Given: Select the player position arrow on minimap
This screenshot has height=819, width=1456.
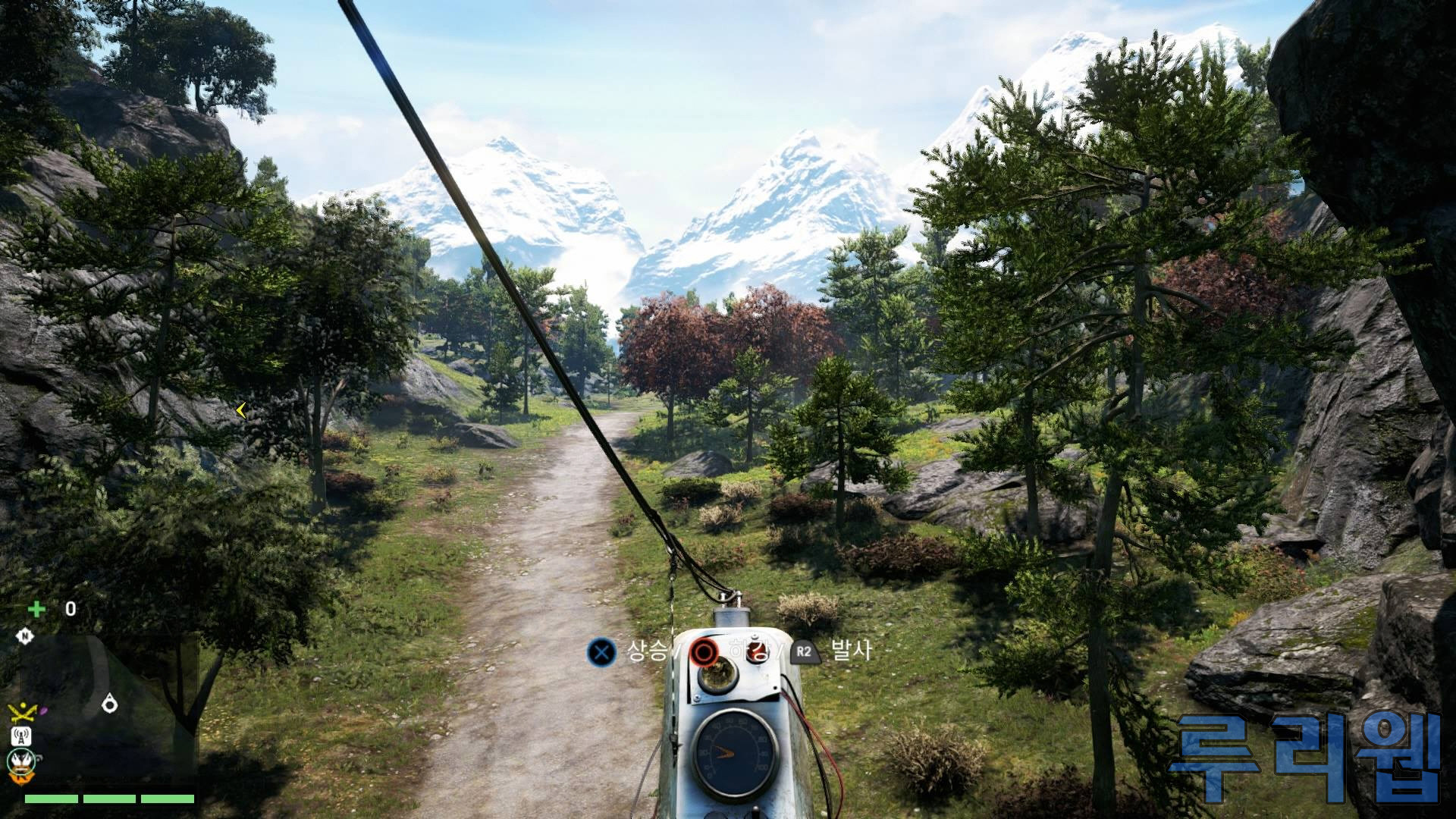Looking at the screenshot, I should (x=110, y=704).
